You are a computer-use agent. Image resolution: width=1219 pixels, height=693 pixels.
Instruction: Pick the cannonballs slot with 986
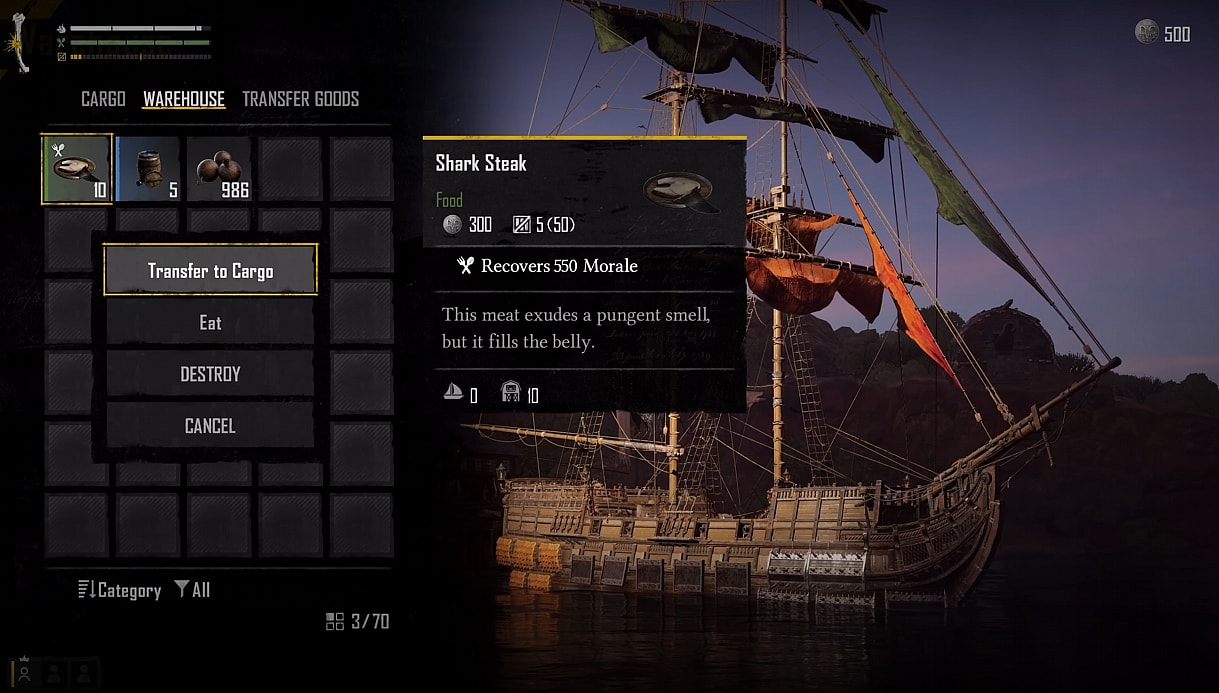point(219,169)
